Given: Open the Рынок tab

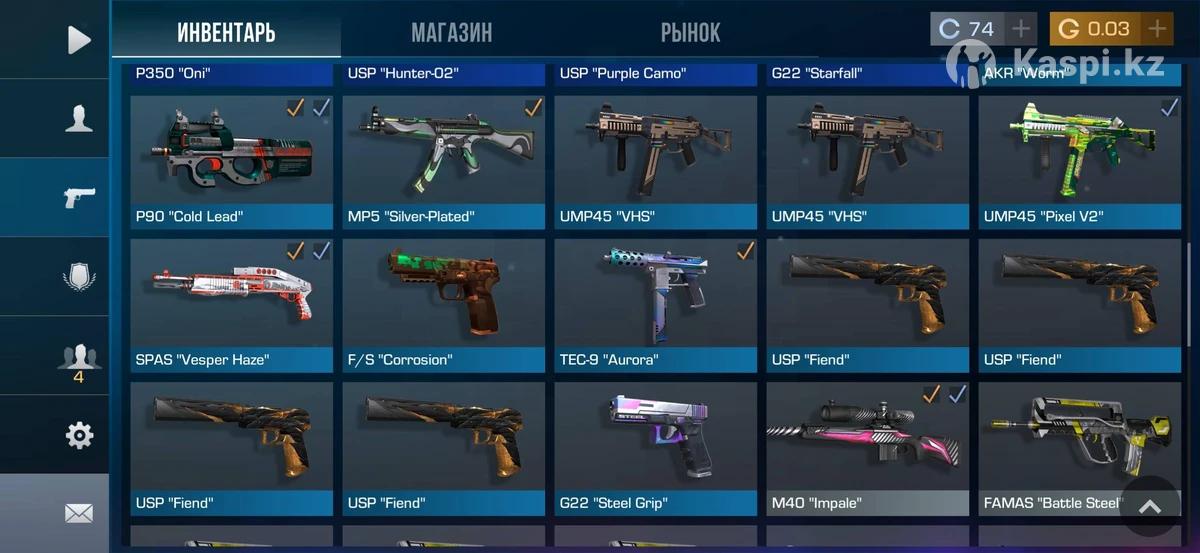Looking at the screenshot, I should click(x=690, y=33).
